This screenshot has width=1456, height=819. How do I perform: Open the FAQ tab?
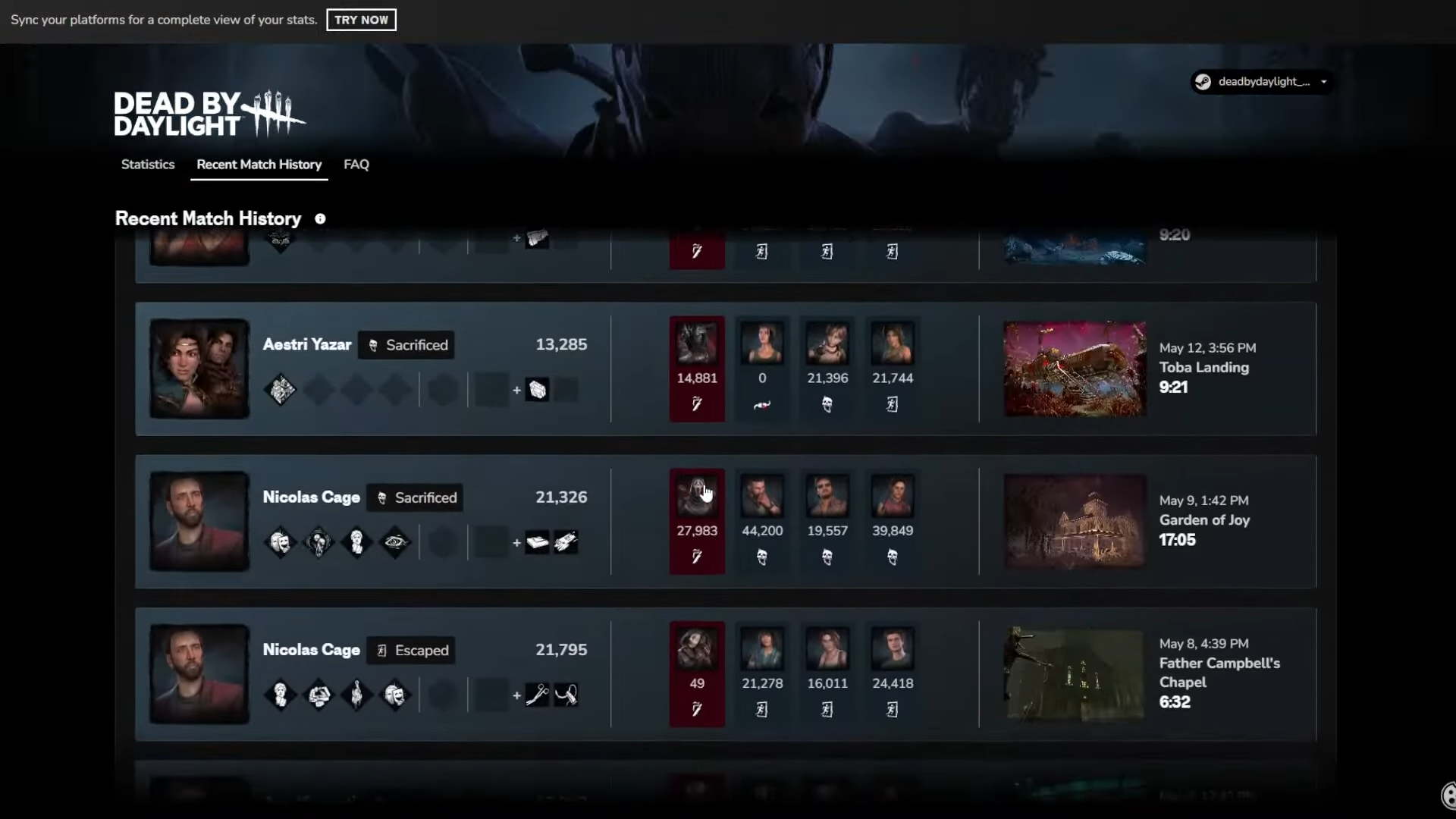tap(356, 164)
